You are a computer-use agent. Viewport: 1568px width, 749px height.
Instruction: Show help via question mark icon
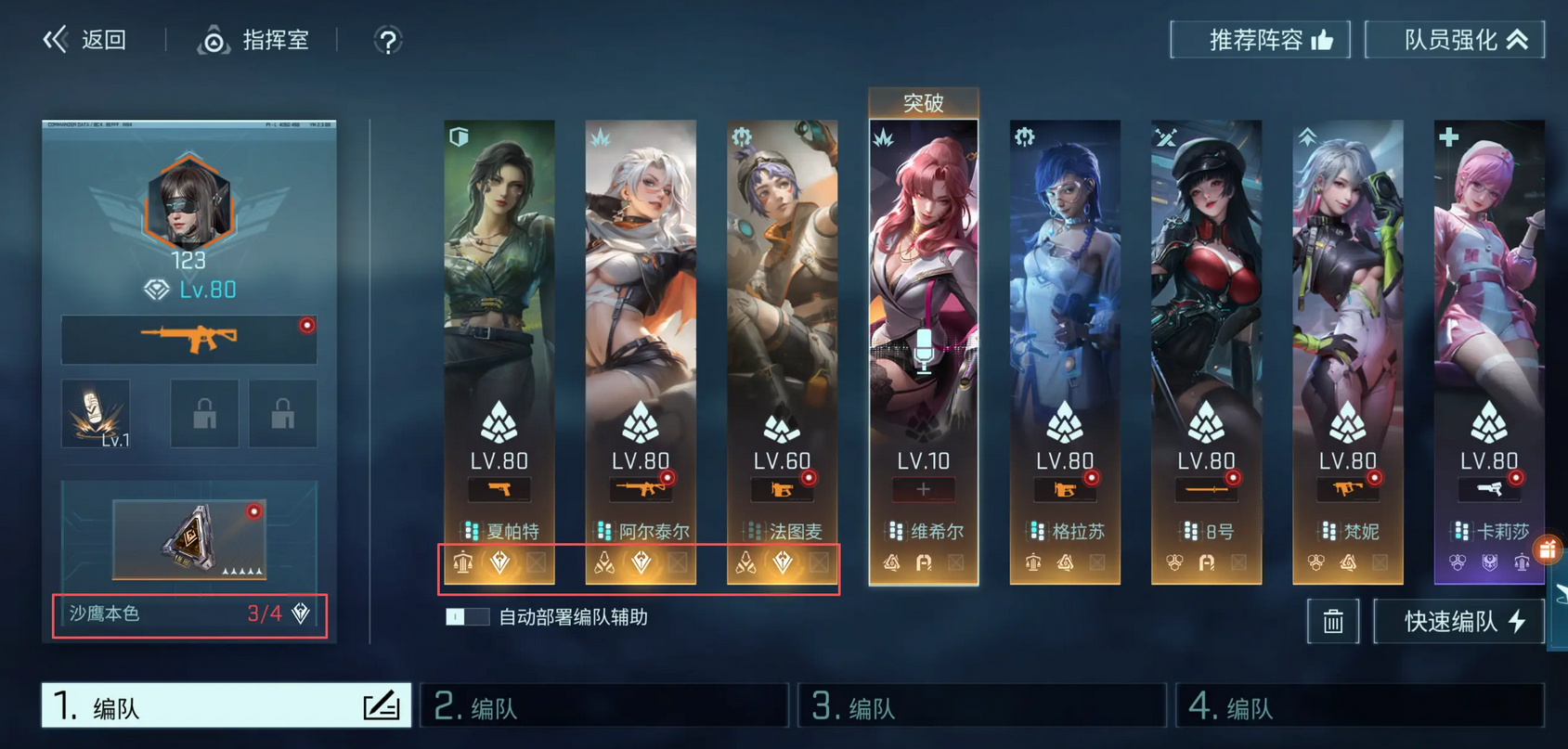387,41
